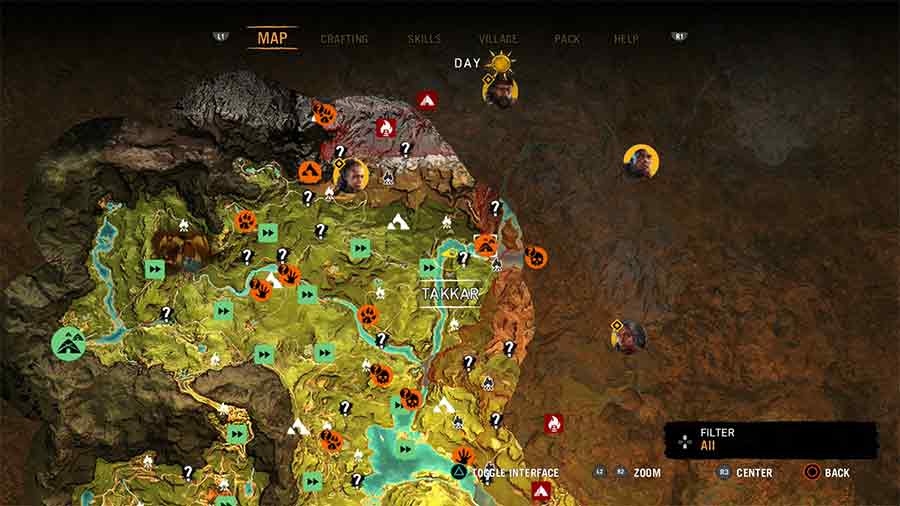Select the Pack tab
This screenshot has width=900, height=506.
(x=567, y=39)
